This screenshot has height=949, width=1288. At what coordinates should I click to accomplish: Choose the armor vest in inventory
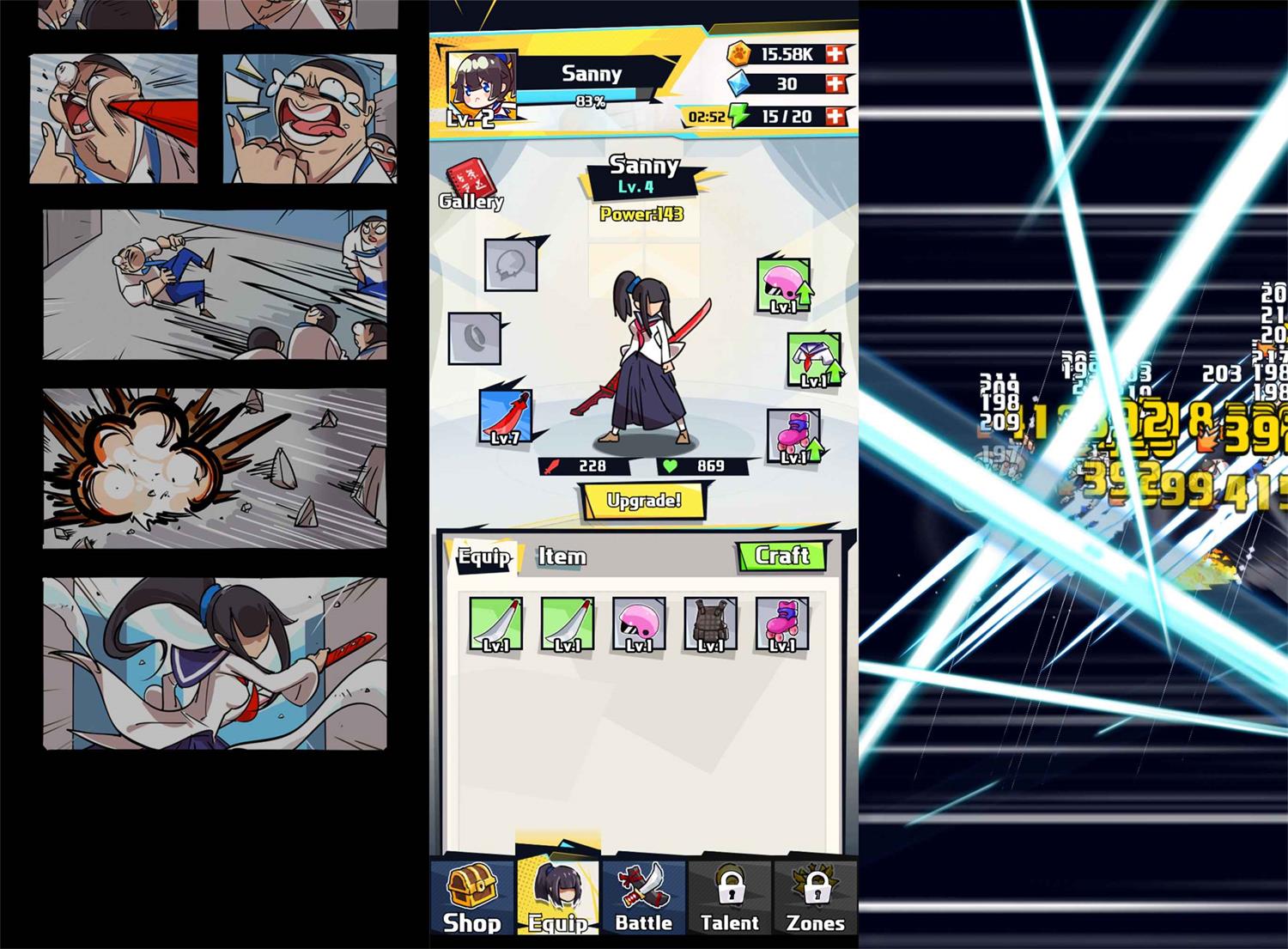tap(710, 624)
